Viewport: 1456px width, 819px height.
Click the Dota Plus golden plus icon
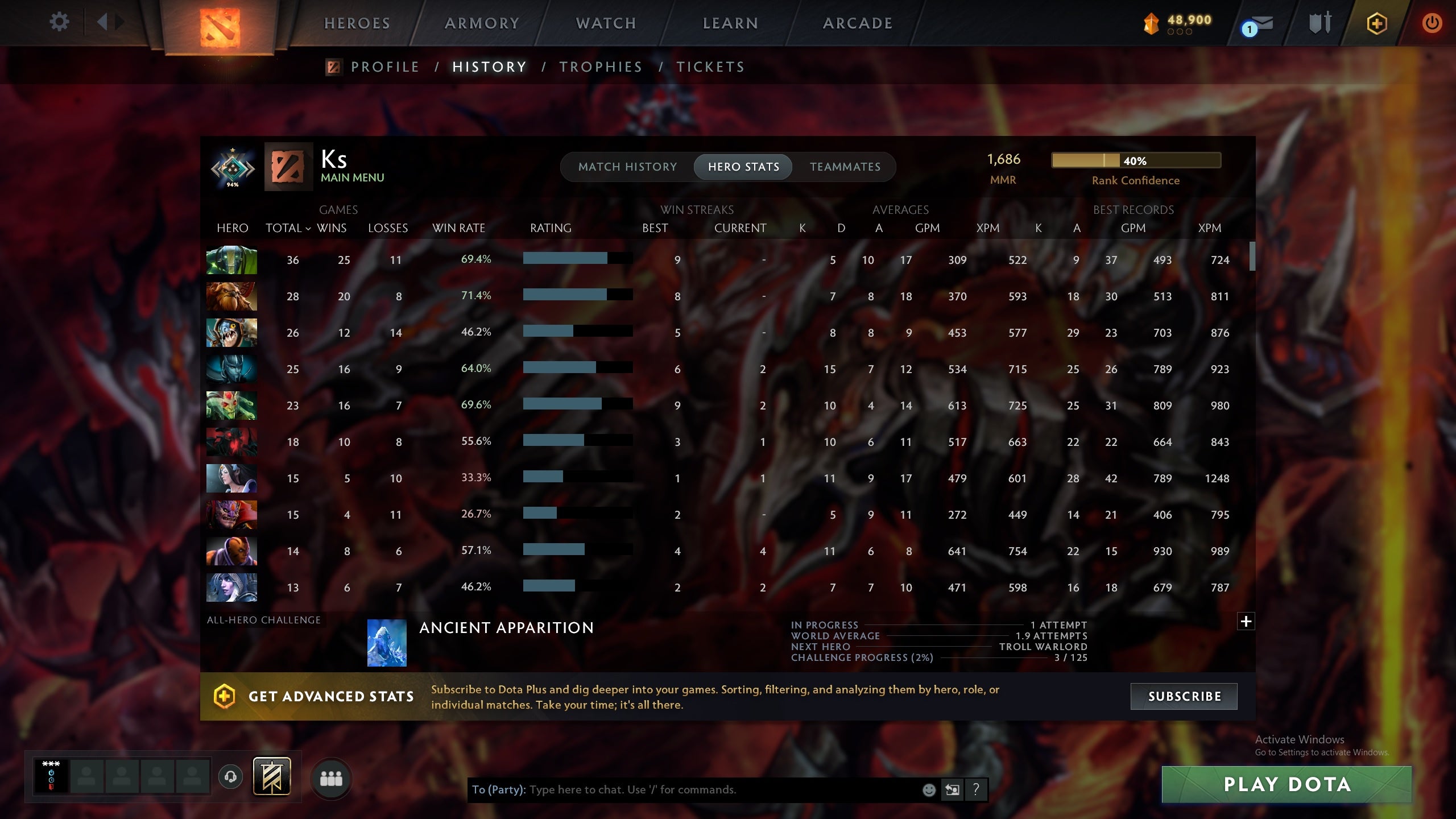(1376, 23)
